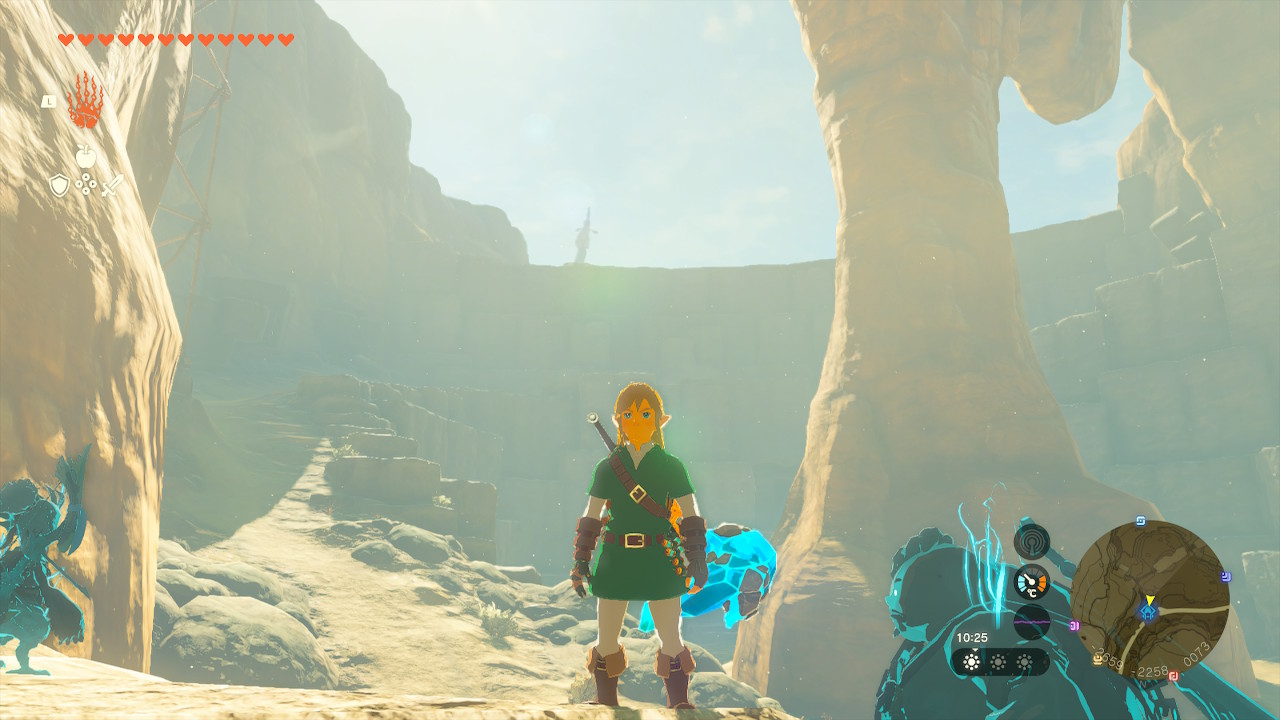The image size is (1280, 720).
Task: Activate the red hand ability icon
Action: [85, 102]
